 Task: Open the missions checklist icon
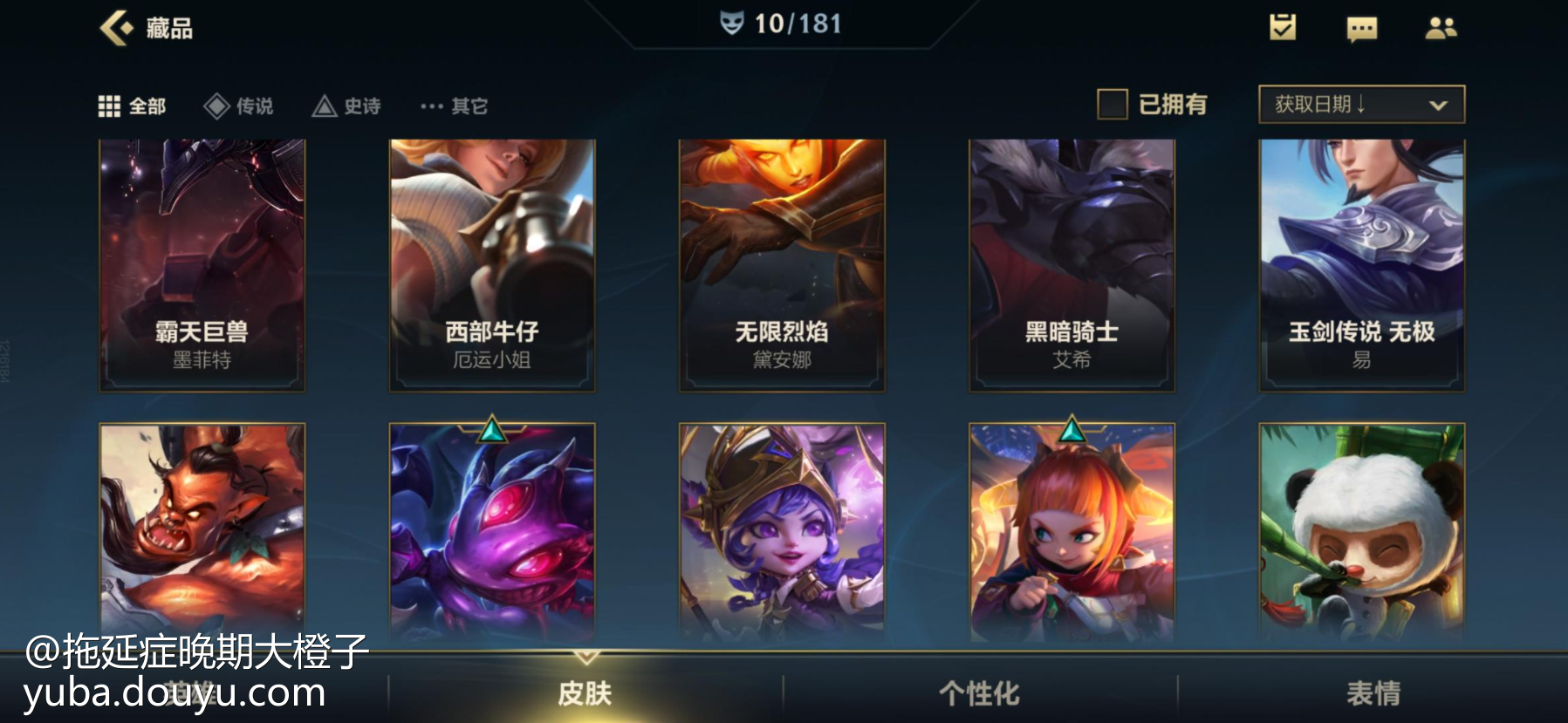point(1282,28)
